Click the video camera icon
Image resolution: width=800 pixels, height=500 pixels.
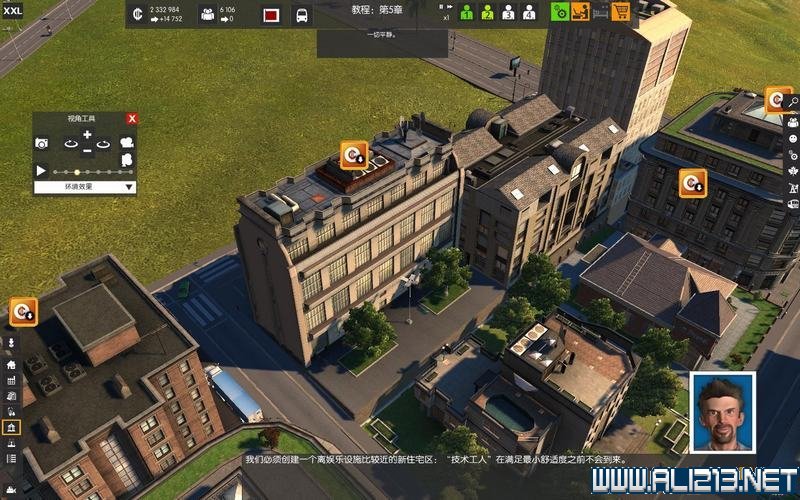pyautogui.click(x=127, y=143)
